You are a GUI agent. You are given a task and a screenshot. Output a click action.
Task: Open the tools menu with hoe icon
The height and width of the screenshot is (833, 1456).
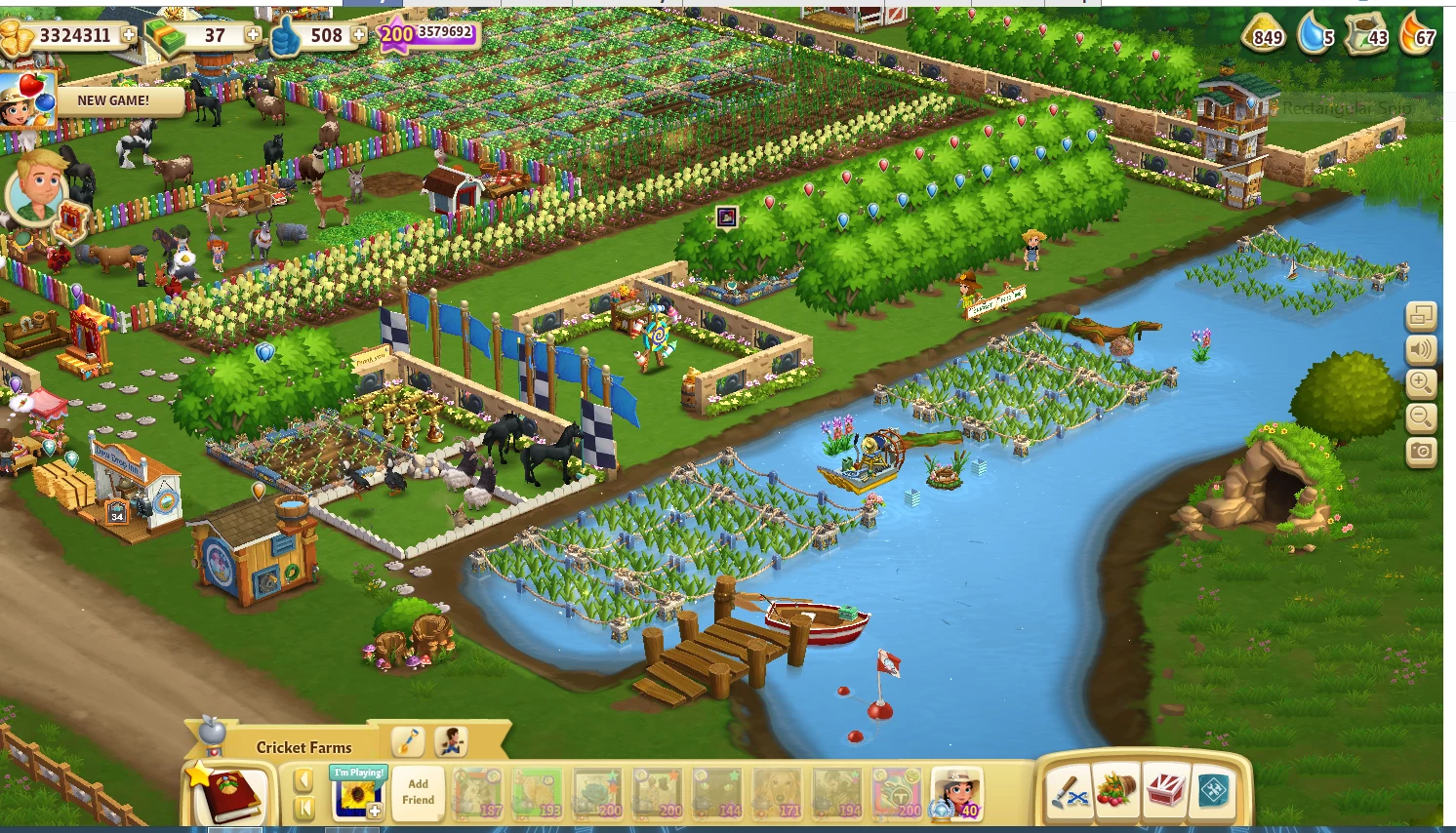tap(1069, 791)
